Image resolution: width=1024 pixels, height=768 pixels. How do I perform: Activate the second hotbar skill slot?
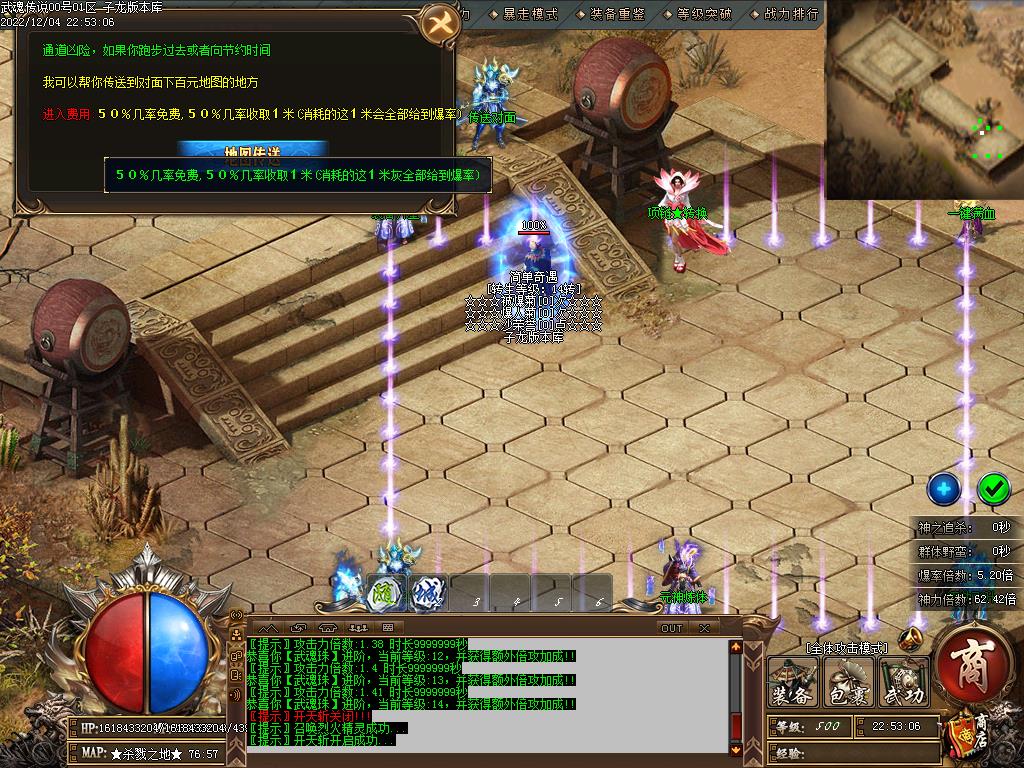tap(429, 592)
